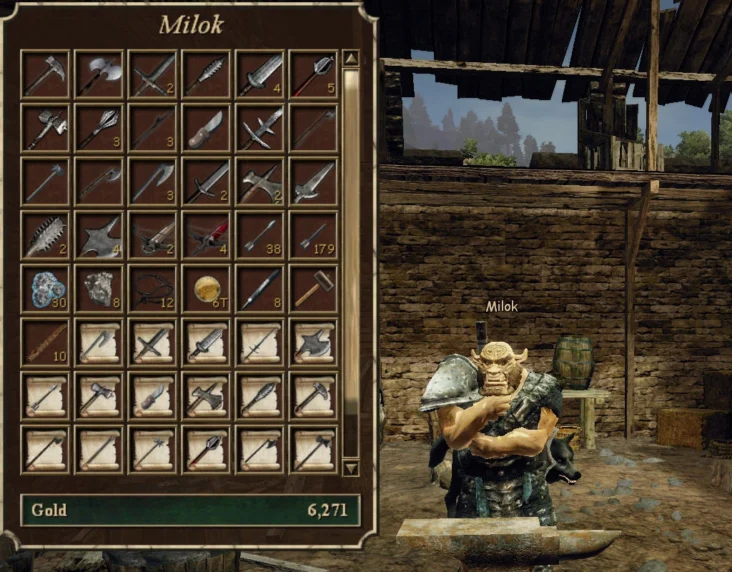Viewport: 732px width, 572px height.
Task: Pick the red-handled crossbow stack of 4
Action: (207, 236)
